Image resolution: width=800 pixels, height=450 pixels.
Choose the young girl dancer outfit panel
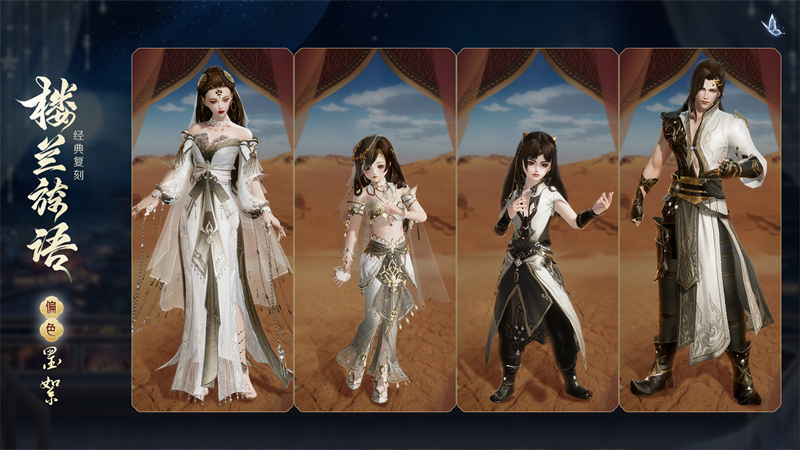(x=375, y=230)
